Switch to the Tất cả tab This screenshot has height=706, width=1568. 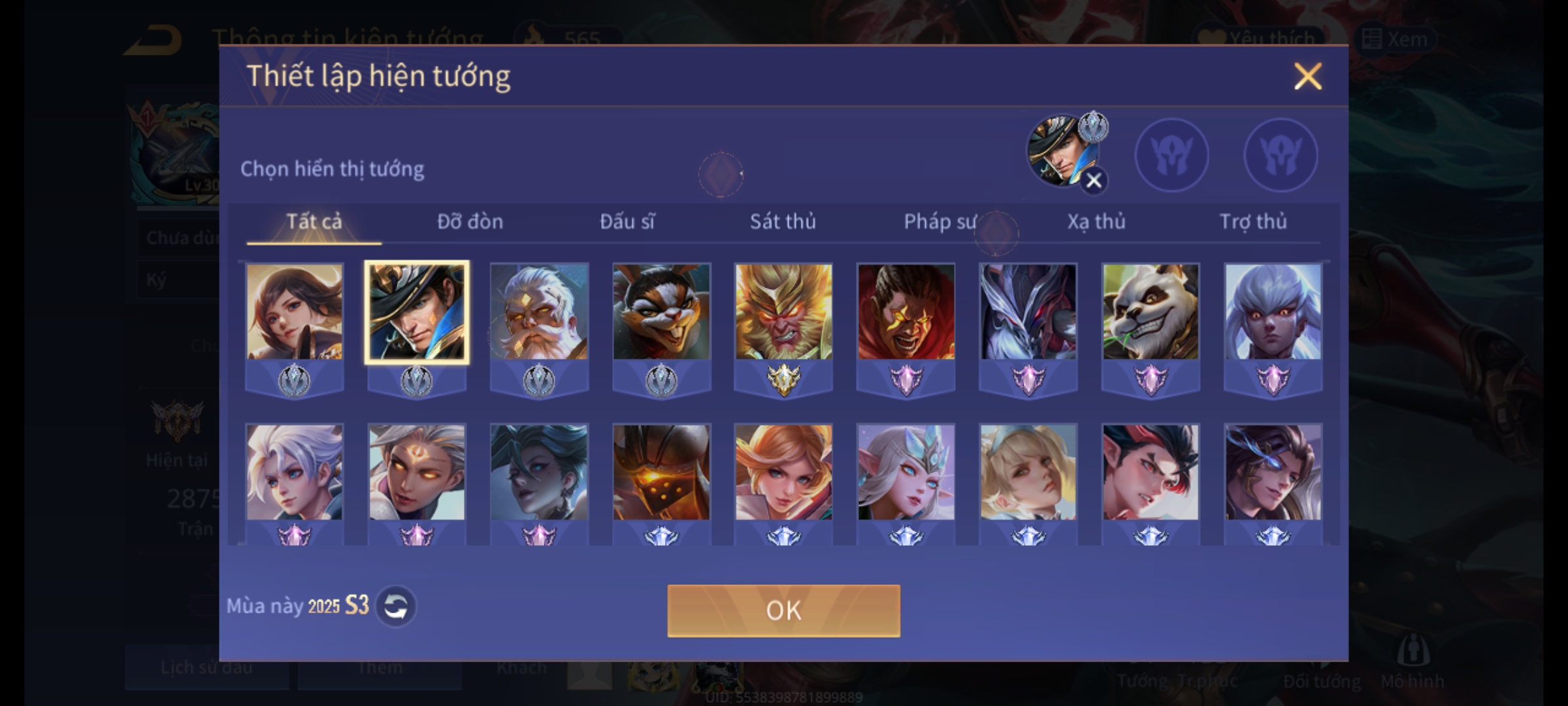[x=314, y=222]
